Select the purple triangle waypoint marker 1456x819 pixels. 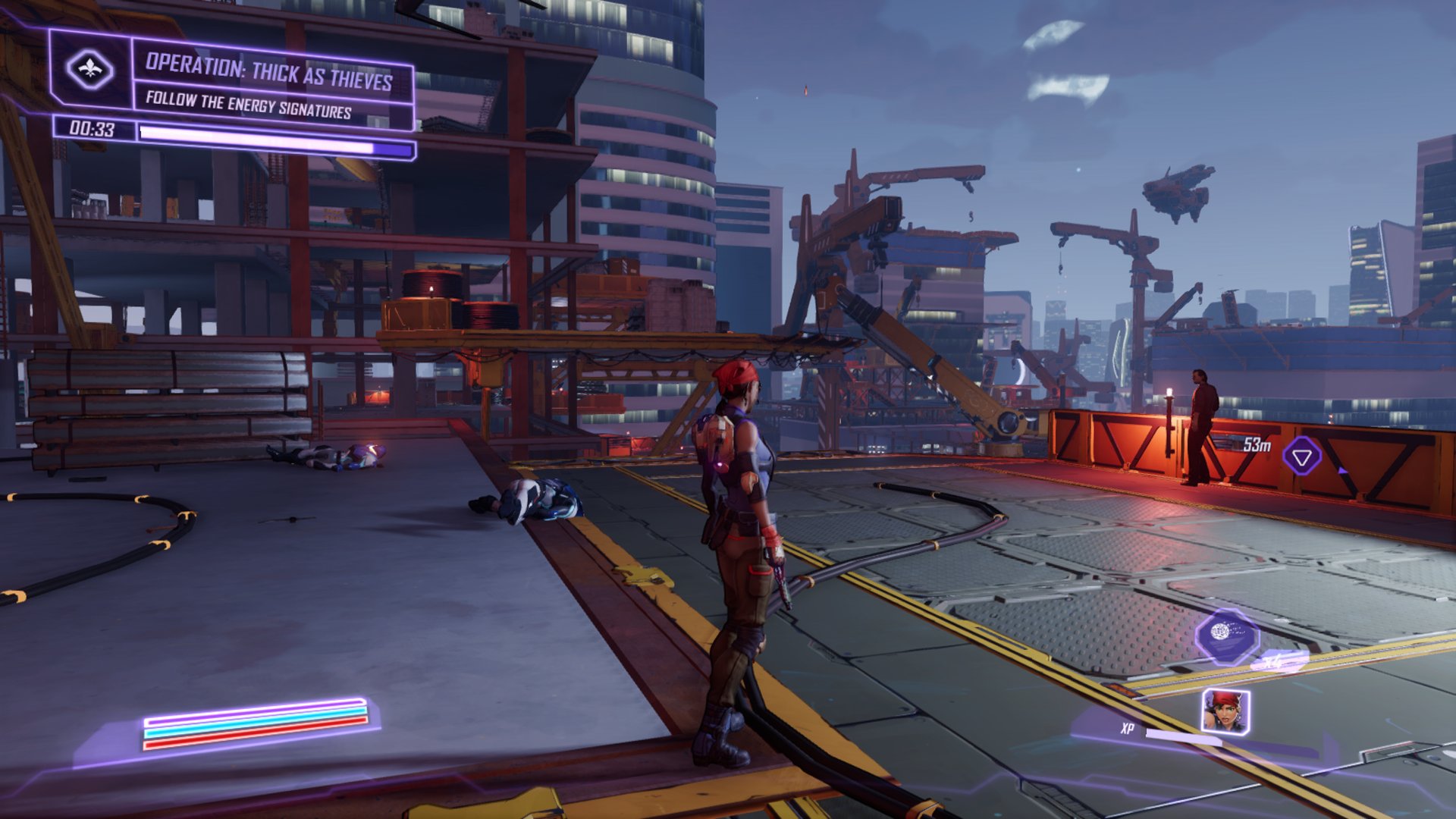1302,457
